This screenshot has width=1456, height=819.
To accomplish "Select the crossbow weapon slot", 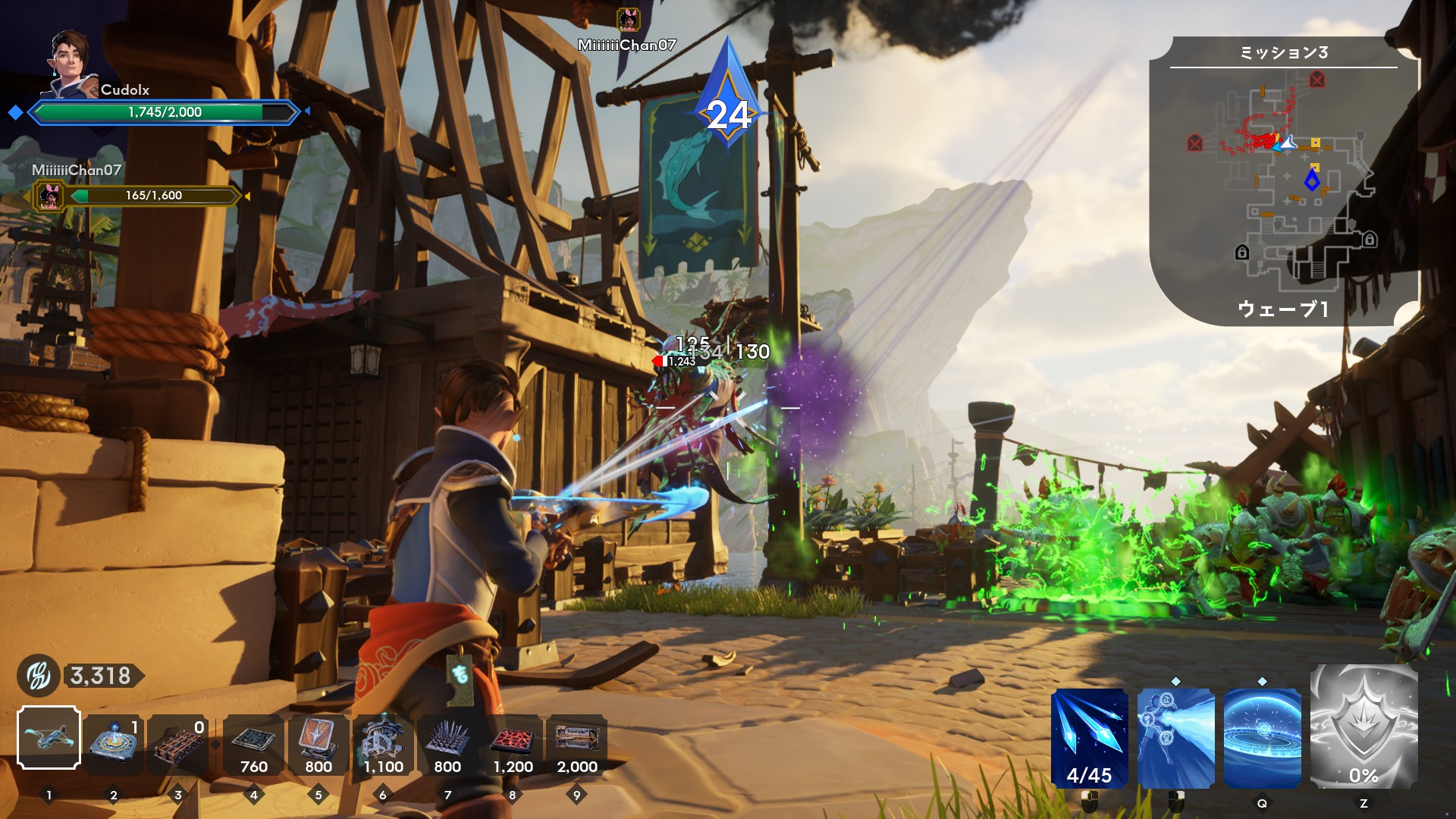I will (x=49, y=737).
